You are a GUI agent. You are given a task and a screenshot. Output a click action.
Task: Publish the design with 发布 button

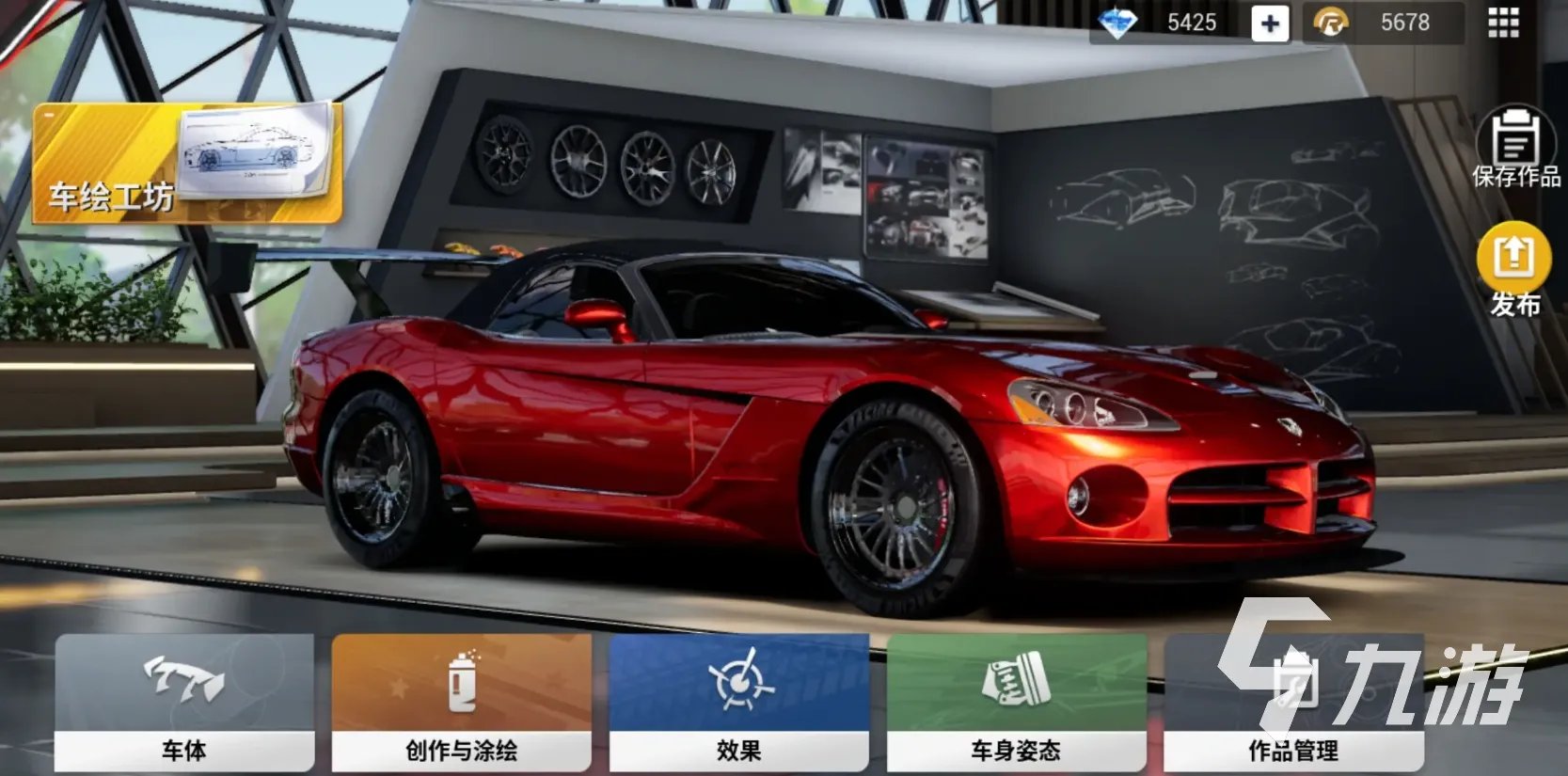point(1513,269)
